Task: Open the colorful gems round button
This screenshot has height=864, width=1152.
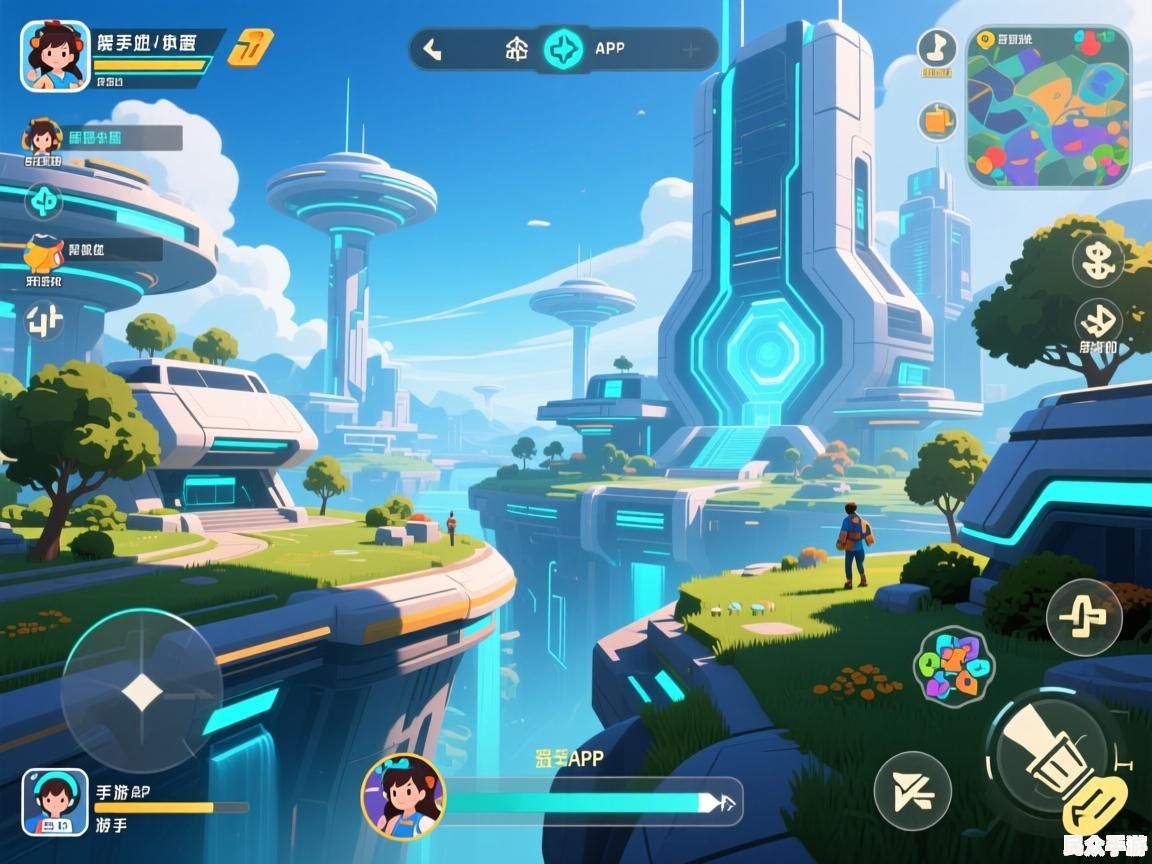Action: tap(953, 666)
